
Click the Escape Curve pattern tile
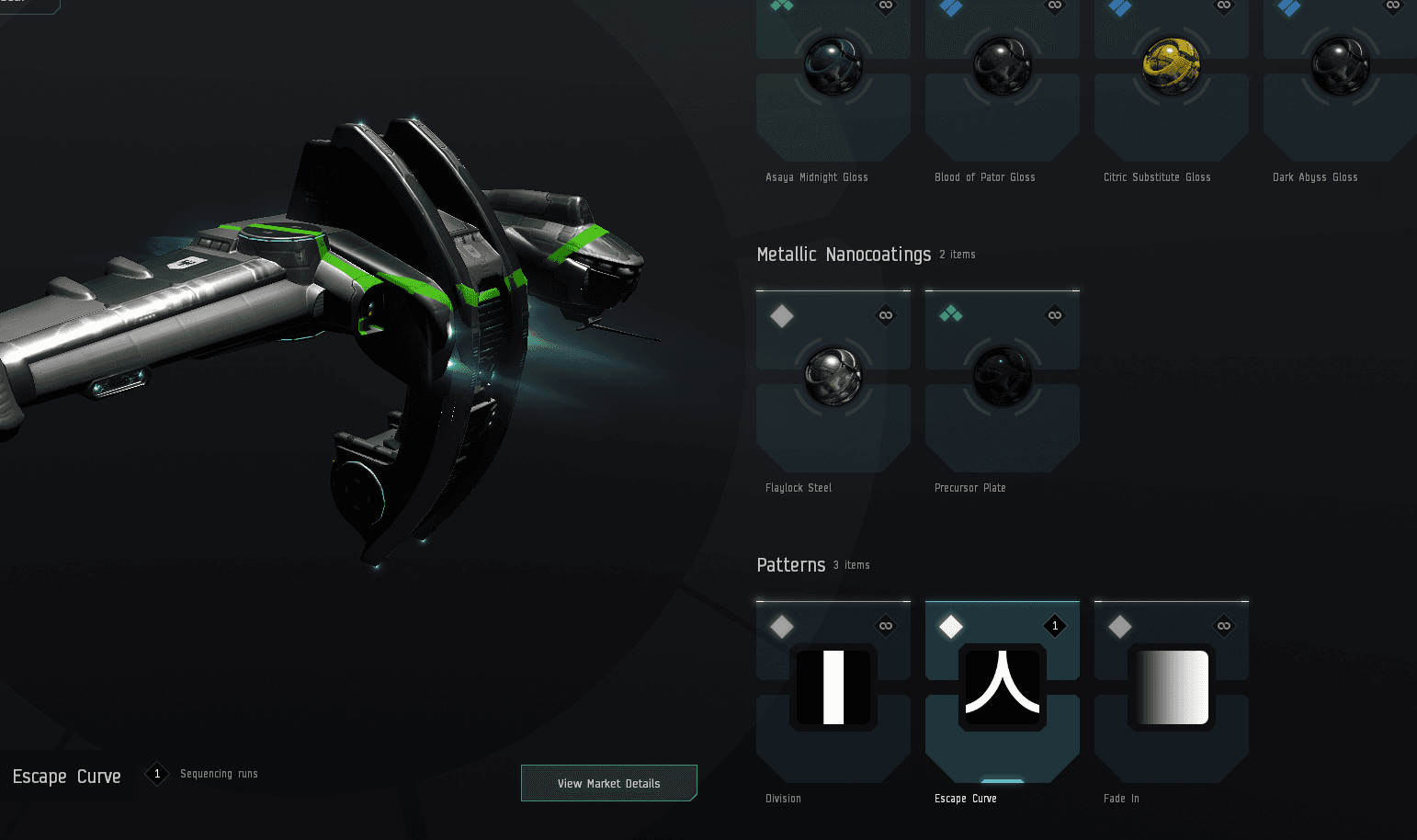coord(1002,687)
